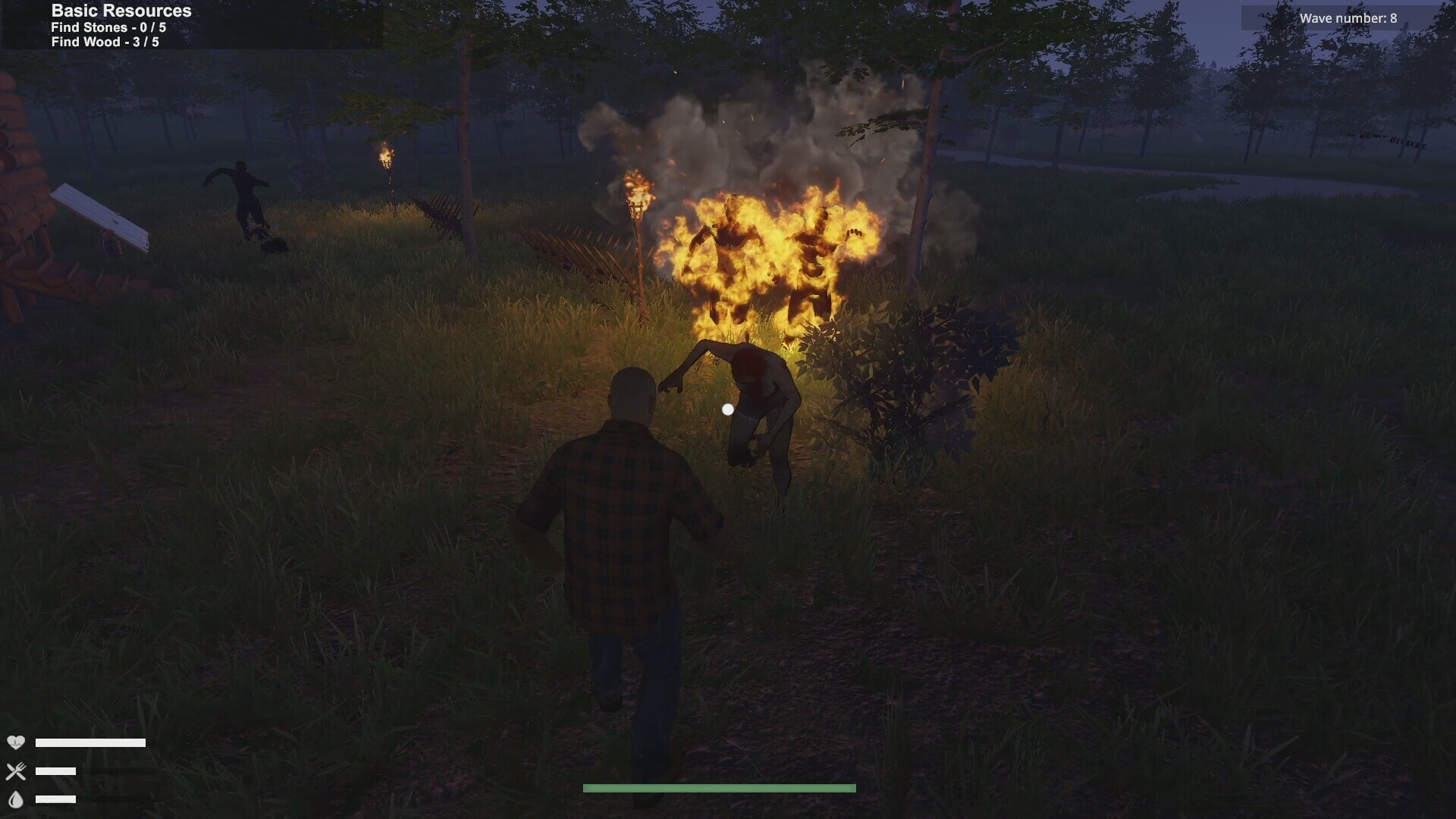Screen dimensions: 1456x819
Task: Click the thirst level bar
Action: pyautogui.click(x=57, y=799)
